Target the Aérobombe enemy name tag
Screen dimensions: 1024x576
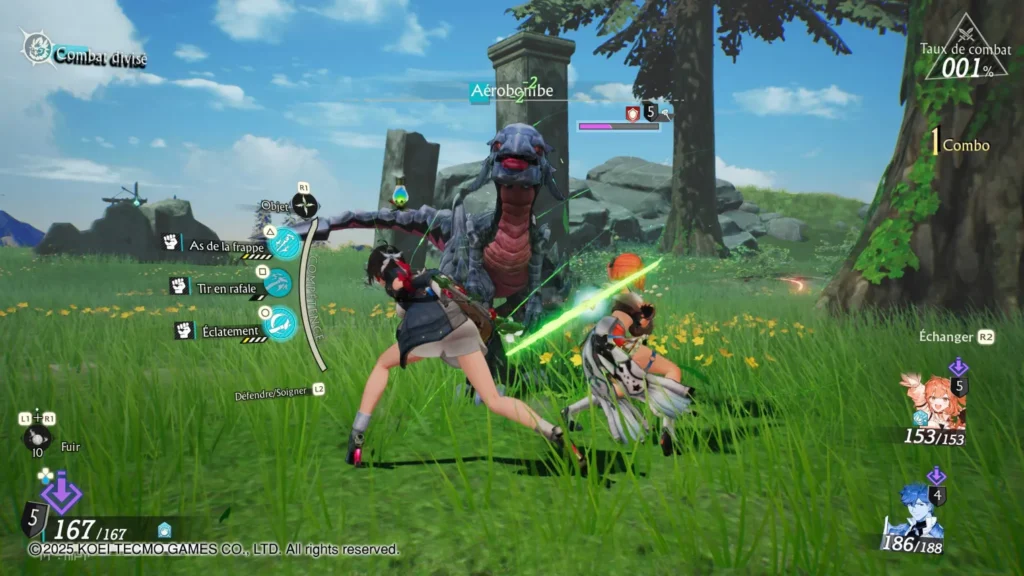[511, 91]
